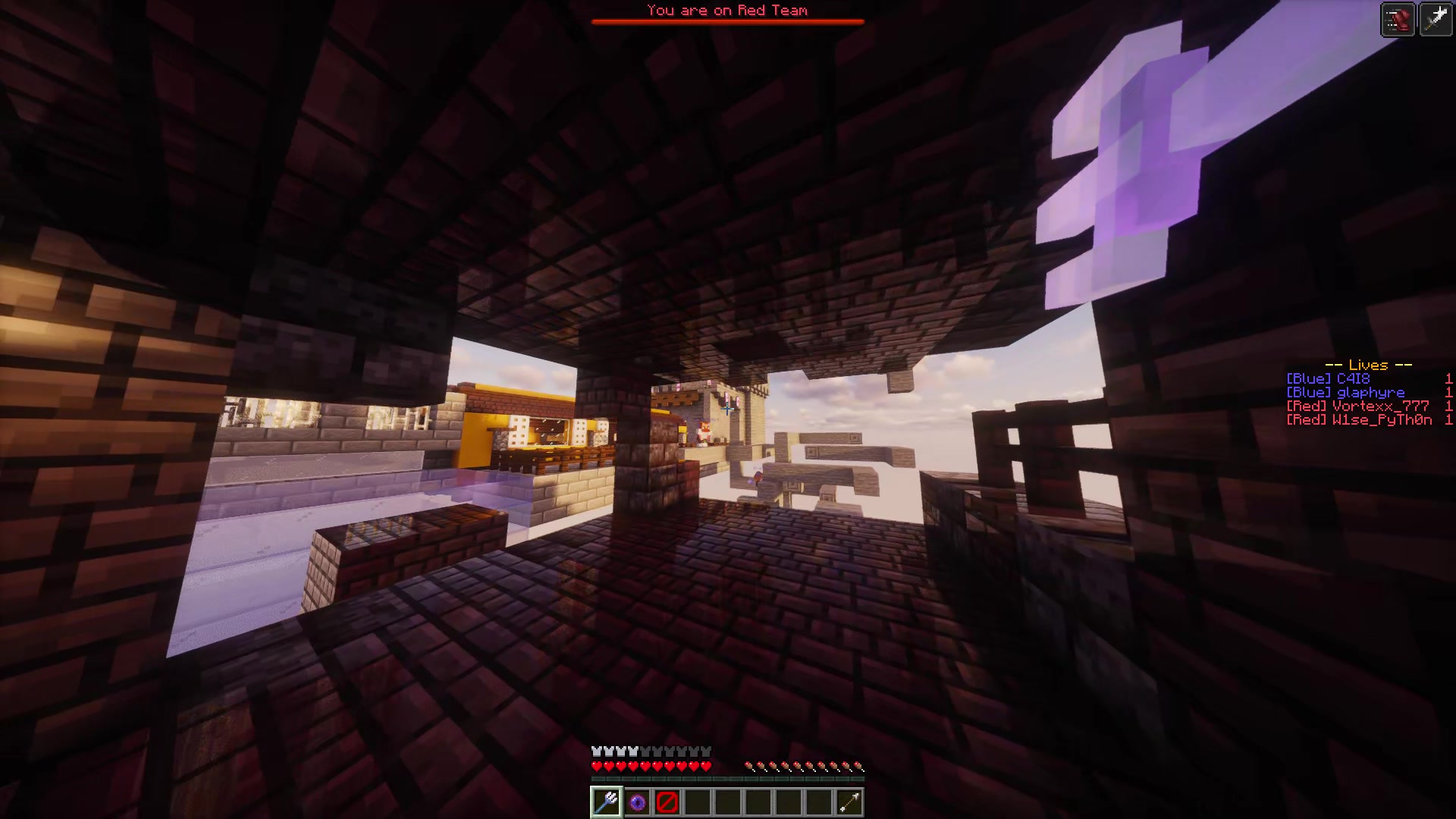This screenshot has width=1456, height=819.
Task: Select scoreboard entry [Red] Vortexx_777
Action: point(1357,406)
